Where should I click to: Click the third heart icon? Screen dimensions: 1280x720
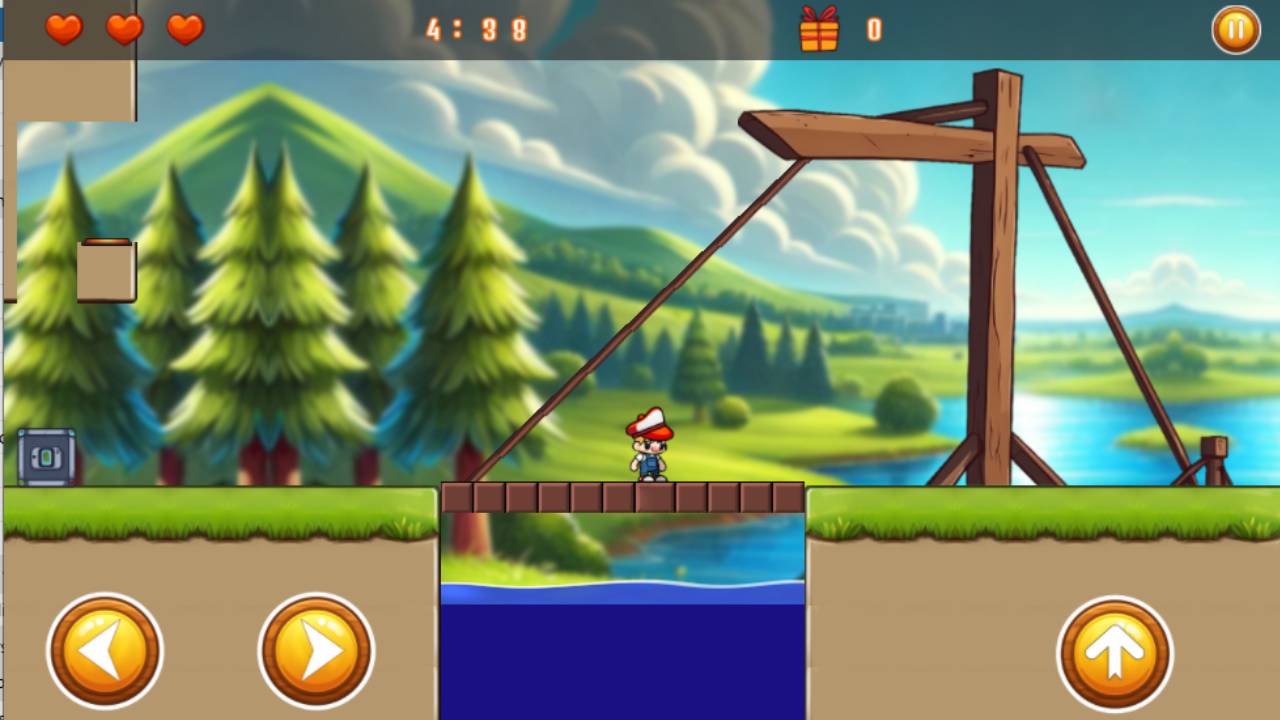(184, 28)
